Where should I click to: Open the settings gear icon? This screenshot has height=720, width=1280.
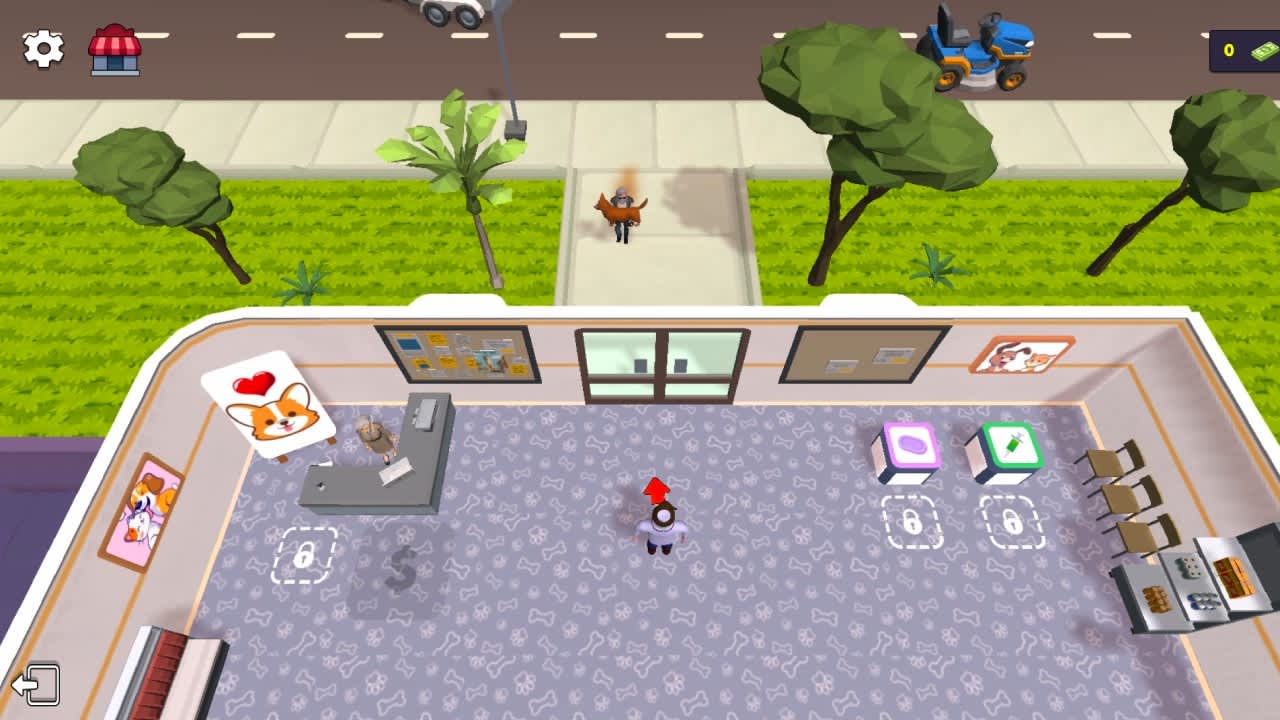pyautogui.click(x=42, y=47)
